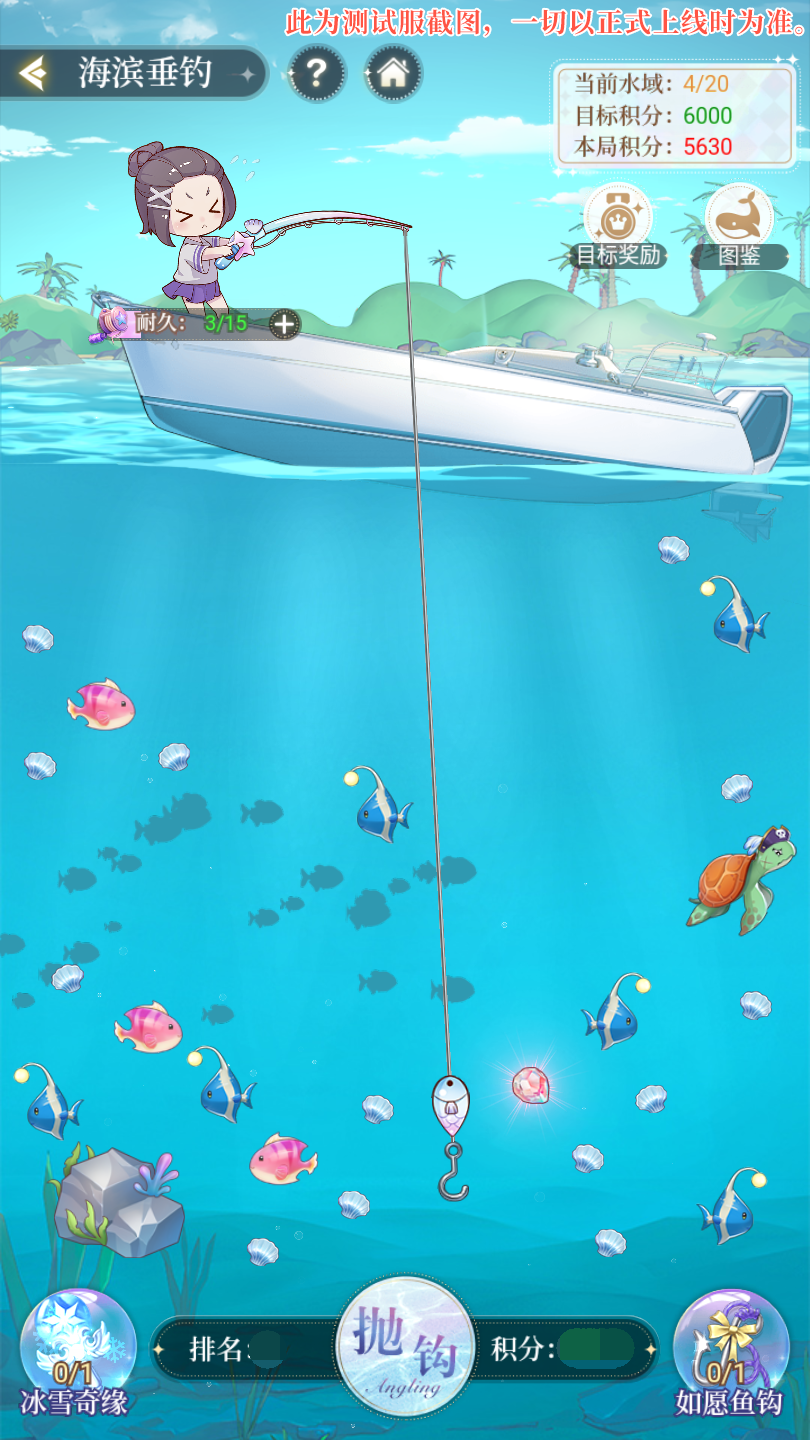Return to home via house icon

(393, 72)
